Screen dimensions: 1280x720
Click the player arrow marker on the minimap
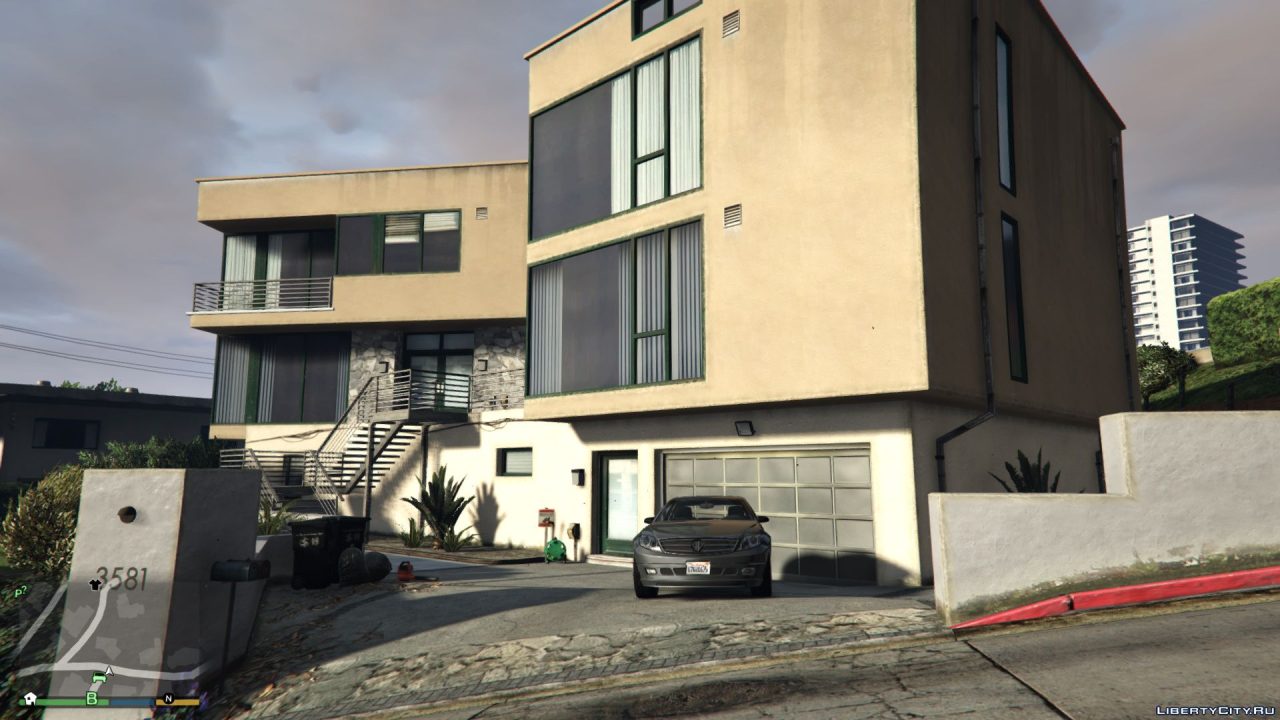pyautogui.click(x=109, y=671)
